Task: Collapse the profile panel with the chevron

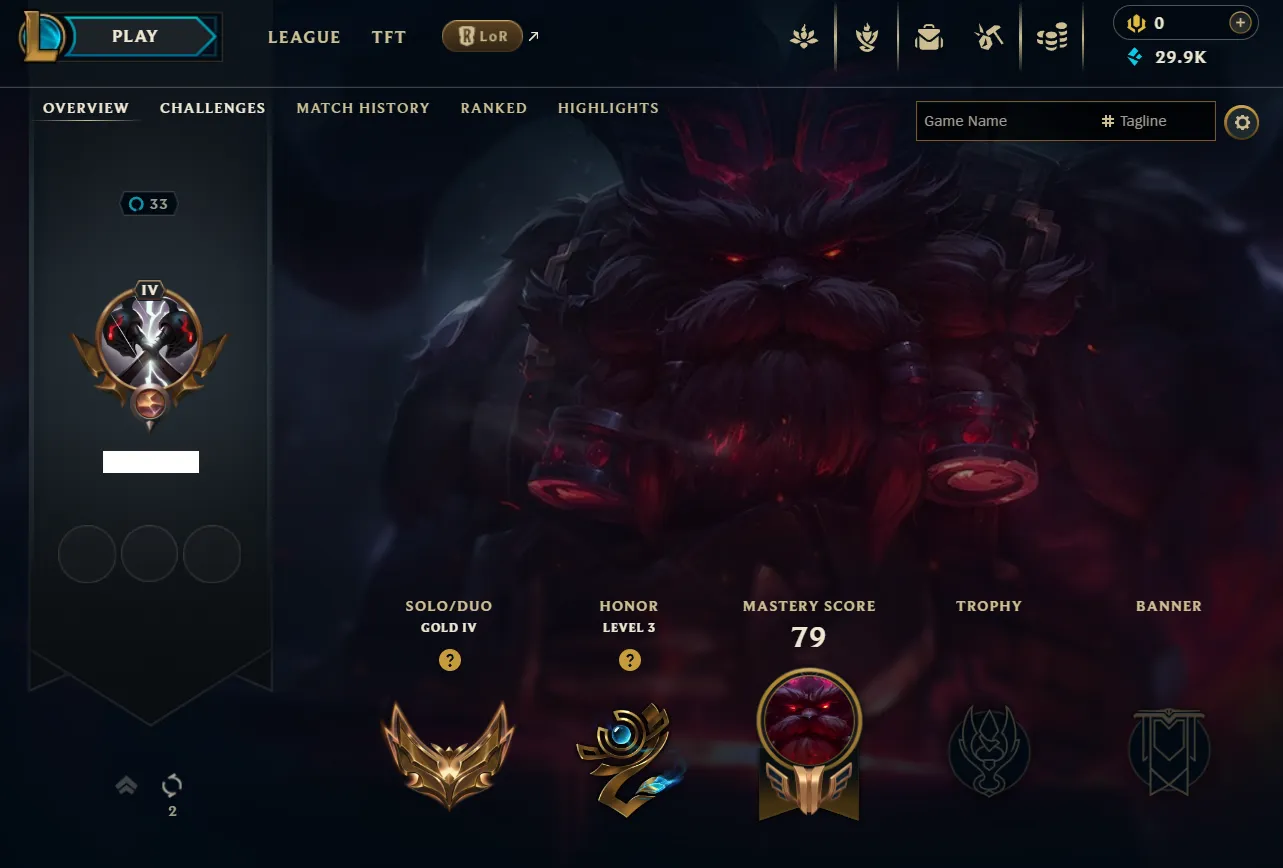Action: pyautogui.click(x=125, y=786)
